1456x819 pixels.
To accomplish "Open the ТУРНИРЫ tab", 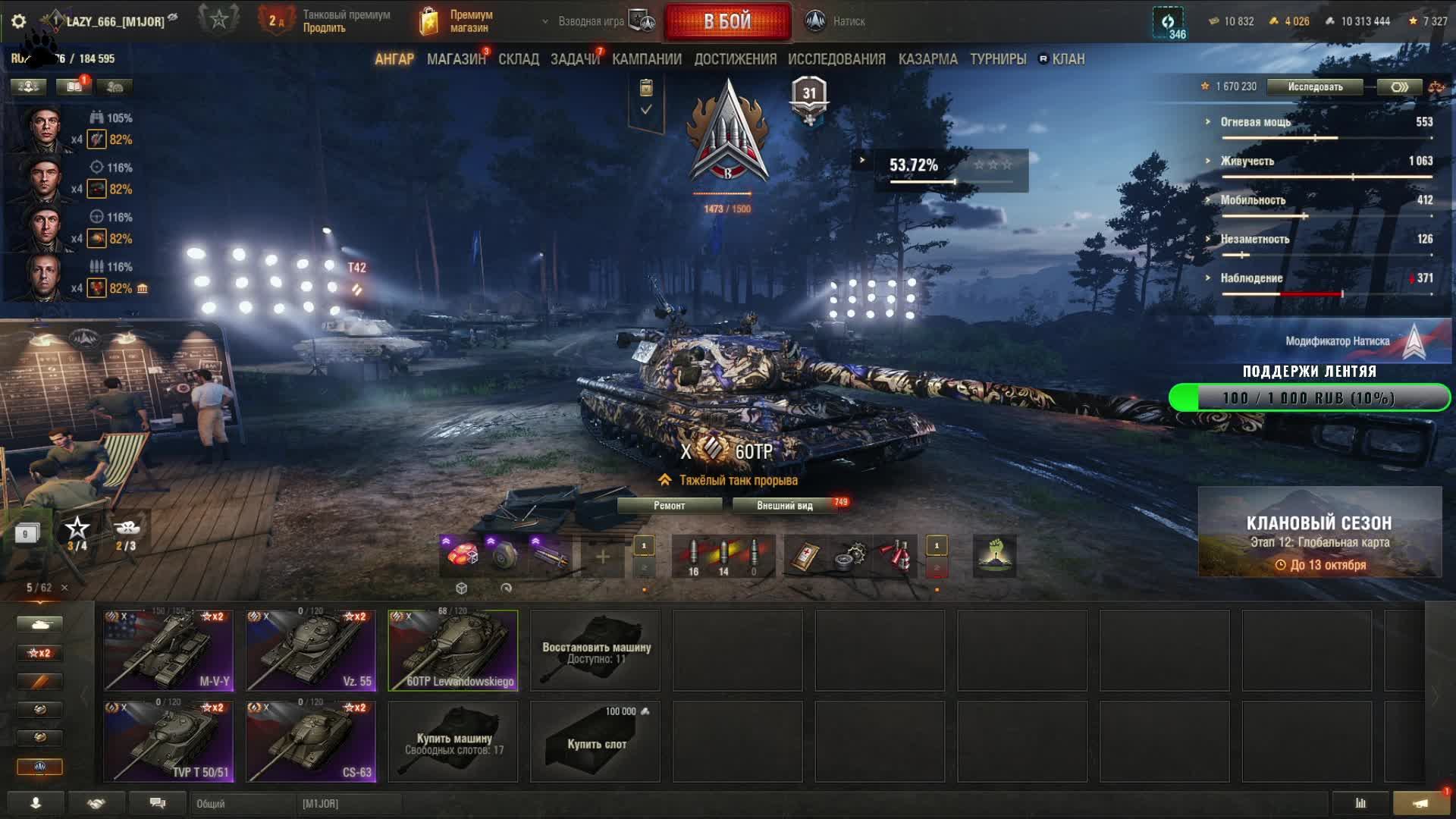I will coord(998,59).
